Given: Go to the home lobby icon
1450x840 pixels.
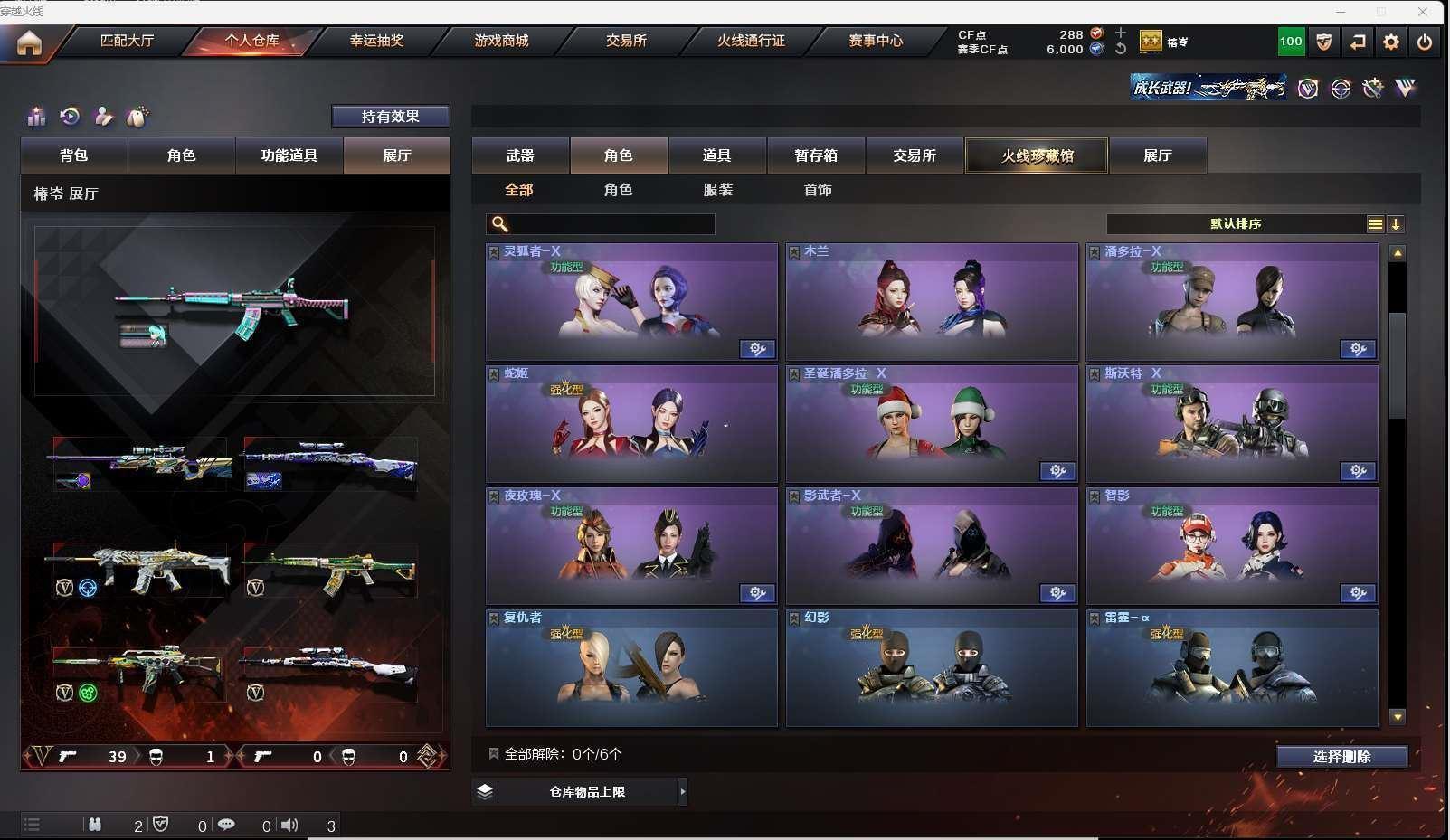Looking at the screenshot, I should [x=29, y=42].
